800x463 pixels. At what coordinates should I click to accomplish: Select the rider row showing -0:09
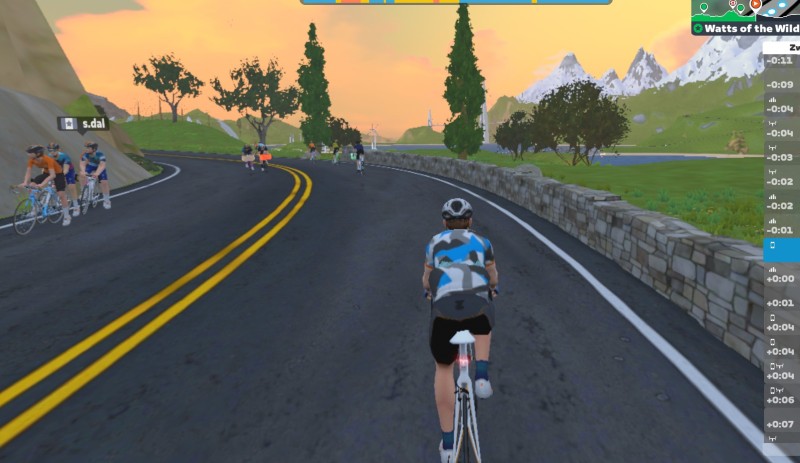[781, 84]
